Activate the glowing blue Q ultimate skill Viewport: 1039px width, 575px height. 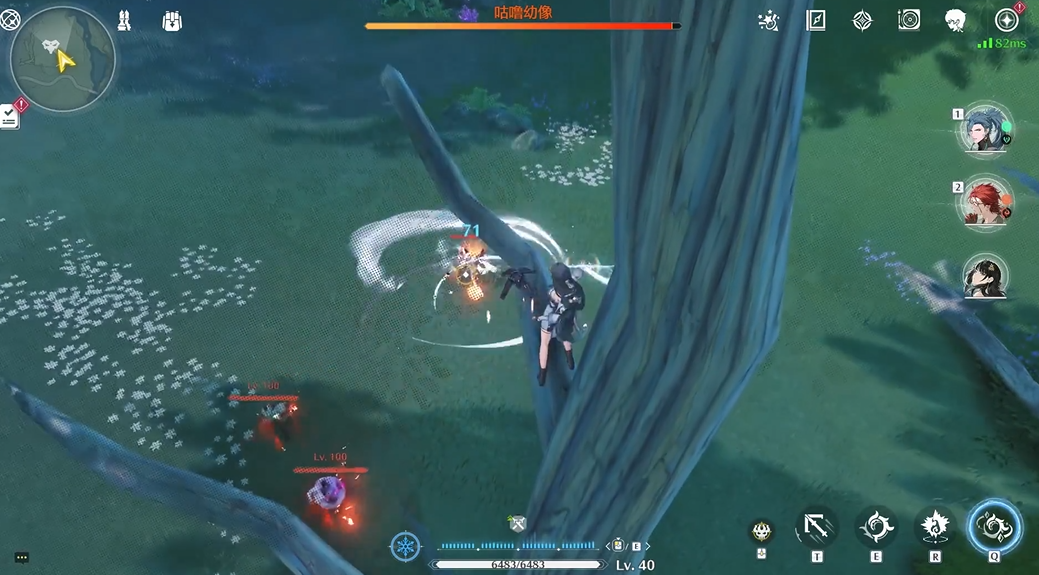(x=994, y=526)
